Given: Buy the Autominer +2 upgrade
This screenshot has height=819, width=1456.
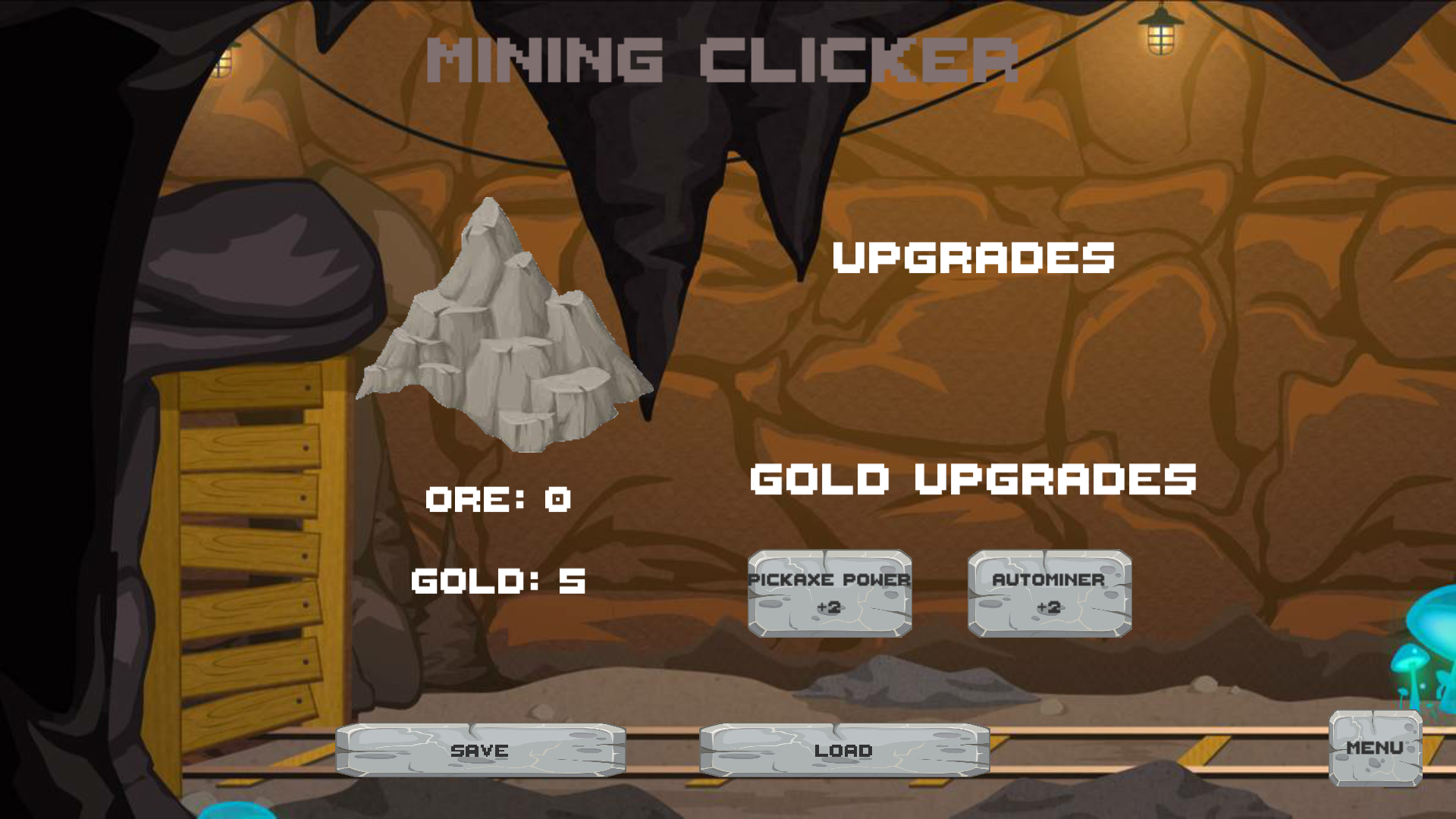Looking at the screenshot, I should click(x=1050, y=594).
